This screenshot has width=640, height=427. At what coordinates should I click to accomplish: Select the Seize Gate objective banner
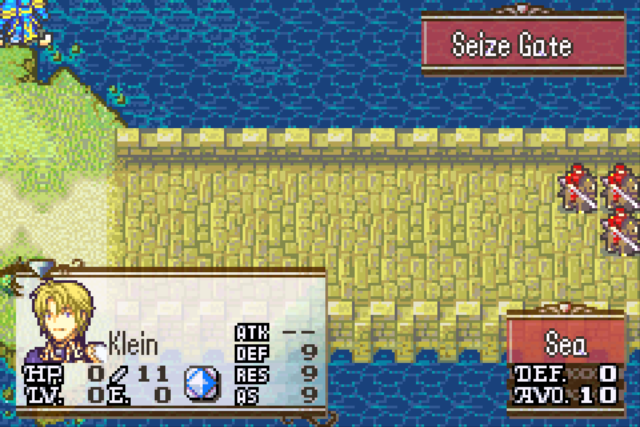(x=511, y=44)
